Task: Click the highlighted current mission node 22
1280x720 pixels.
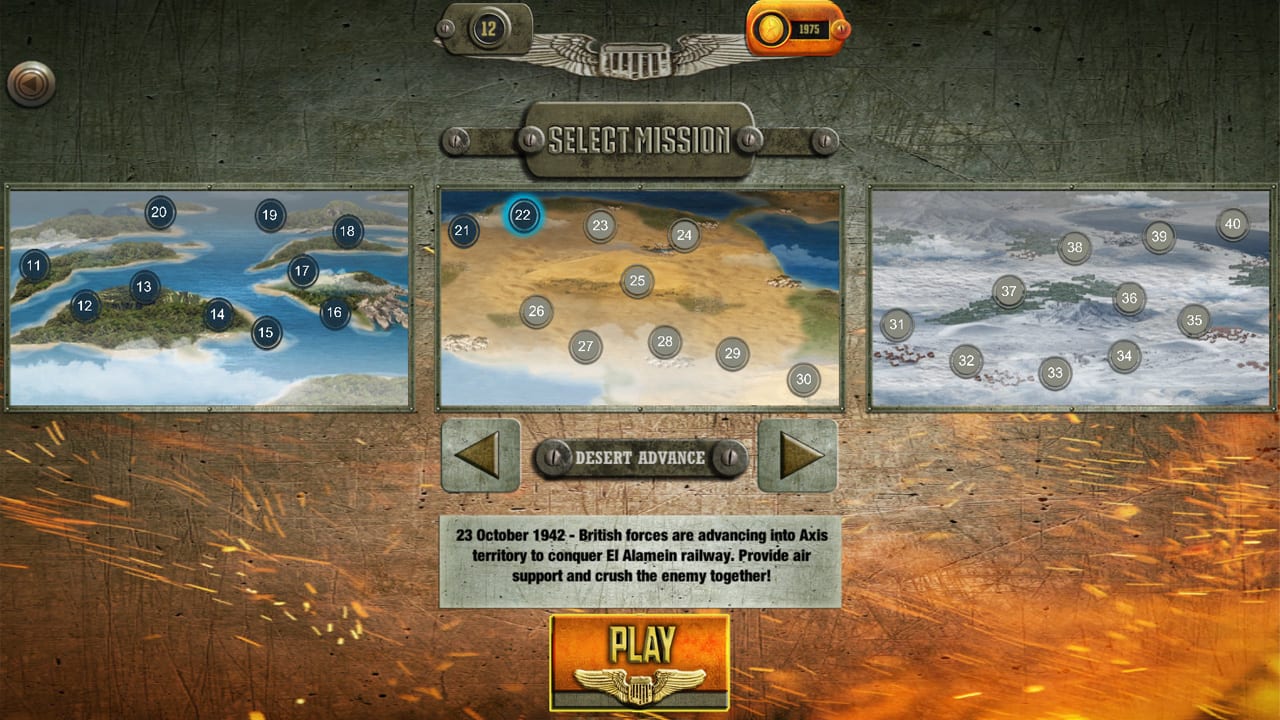Action: point(521,214)
